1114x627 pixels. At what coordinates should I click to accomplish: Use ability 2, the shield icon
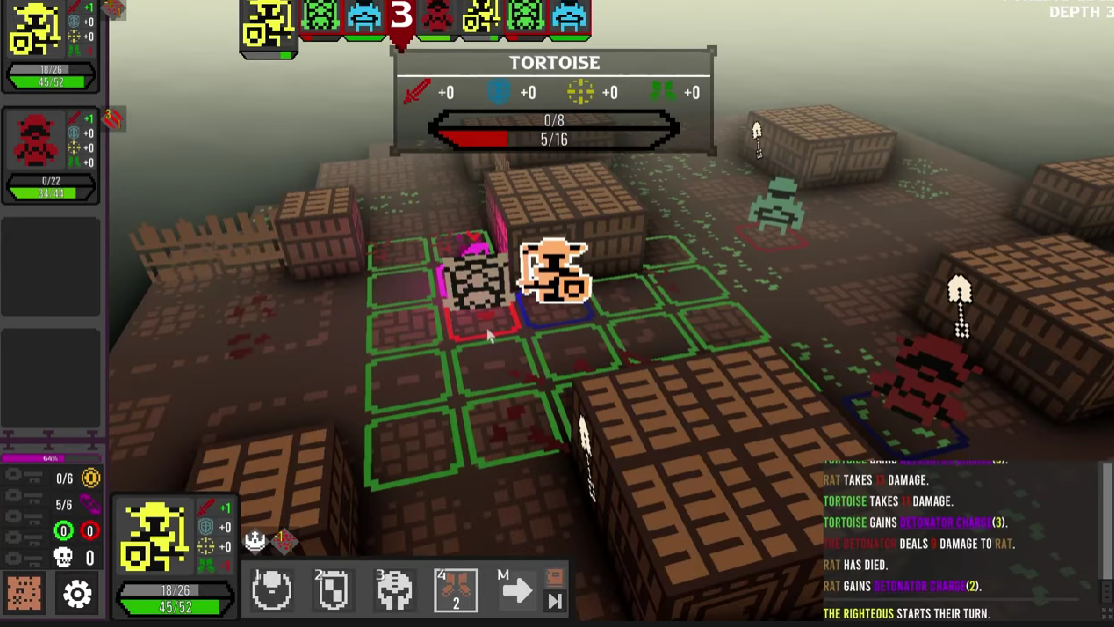(332, 590)
